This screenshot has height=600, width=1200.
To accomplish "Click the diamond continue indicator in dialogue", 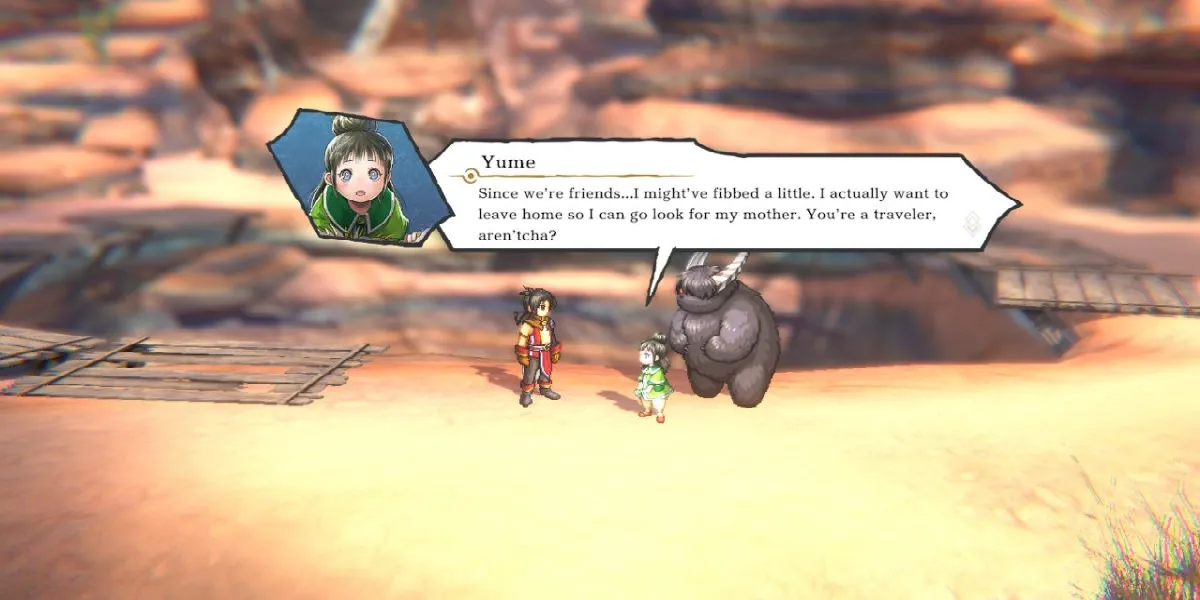I will 971,223.
